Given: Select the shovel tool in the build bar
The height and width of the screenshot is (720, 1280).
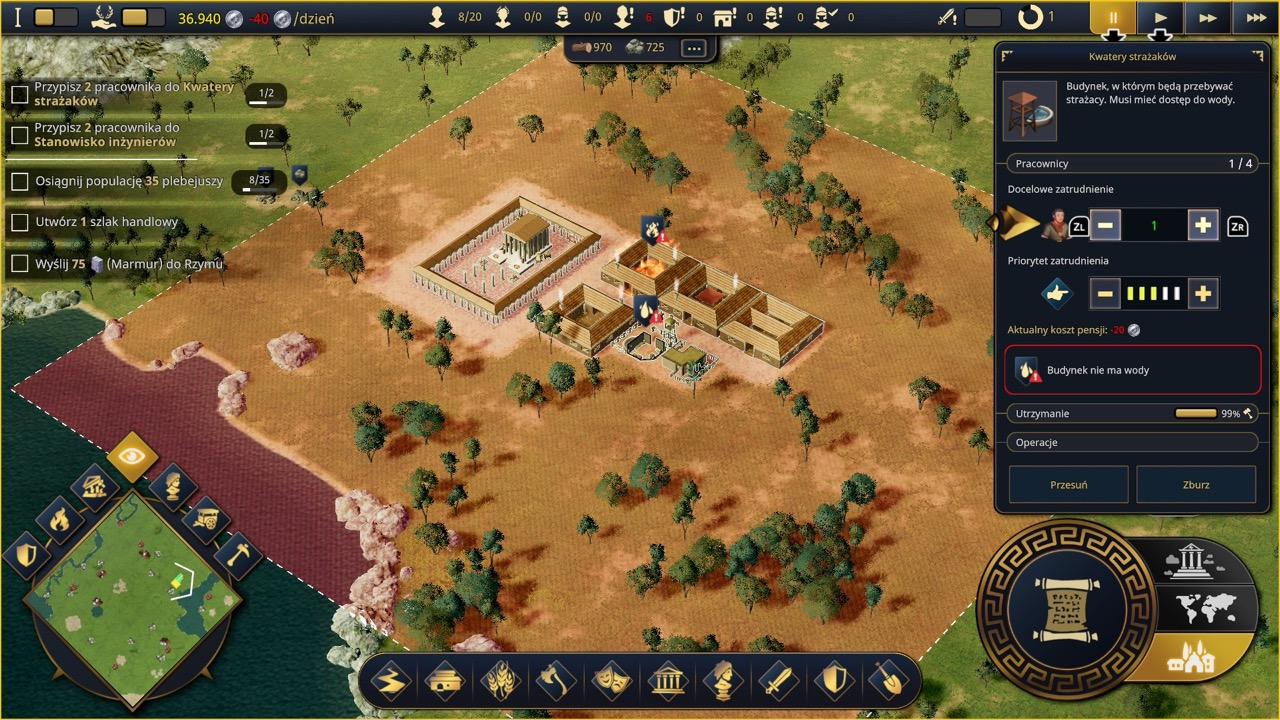Looking at the screenshot, I should click(x=887, y=682).
